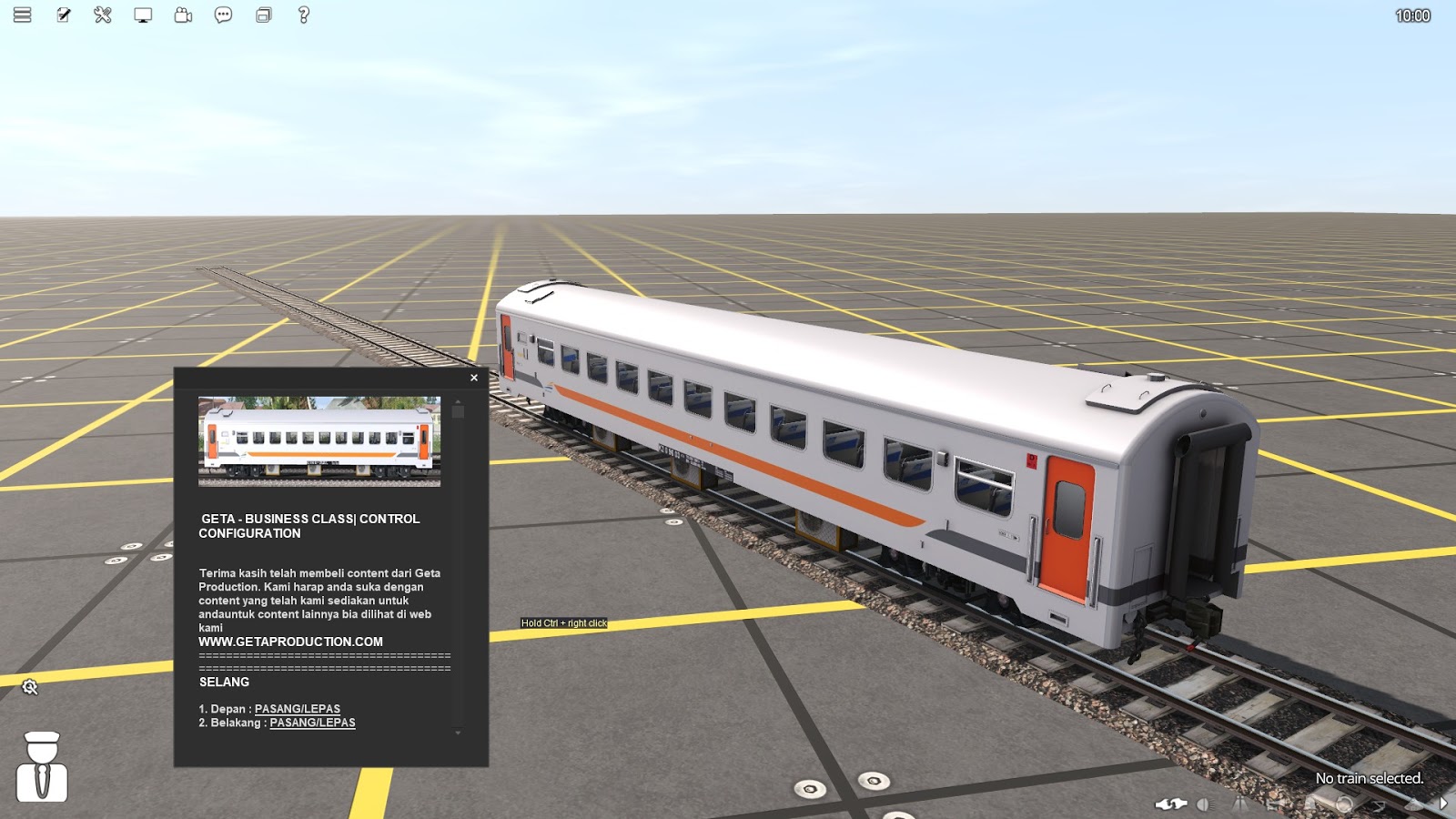
Task: Click the magnifier icon on the left edge
Action: coord(29,686)
